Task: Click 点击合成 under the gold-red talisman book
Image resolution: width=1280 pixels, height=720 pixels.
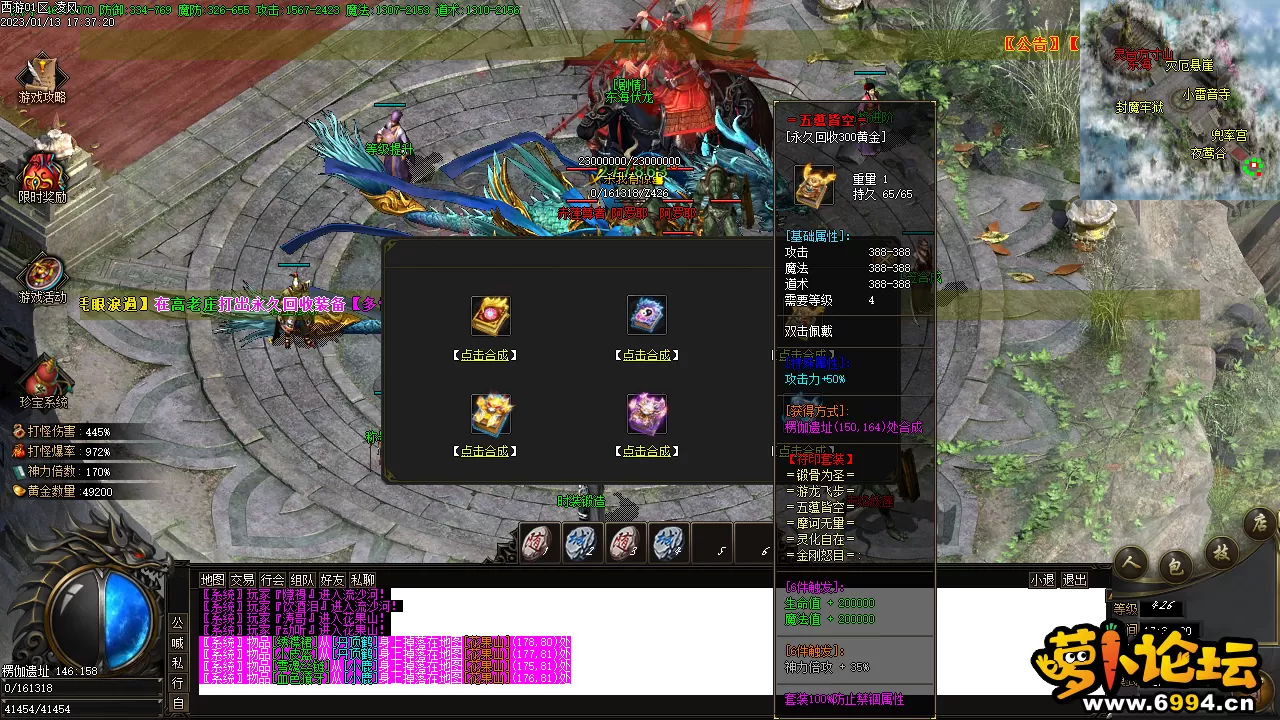Action: [484, 355]
